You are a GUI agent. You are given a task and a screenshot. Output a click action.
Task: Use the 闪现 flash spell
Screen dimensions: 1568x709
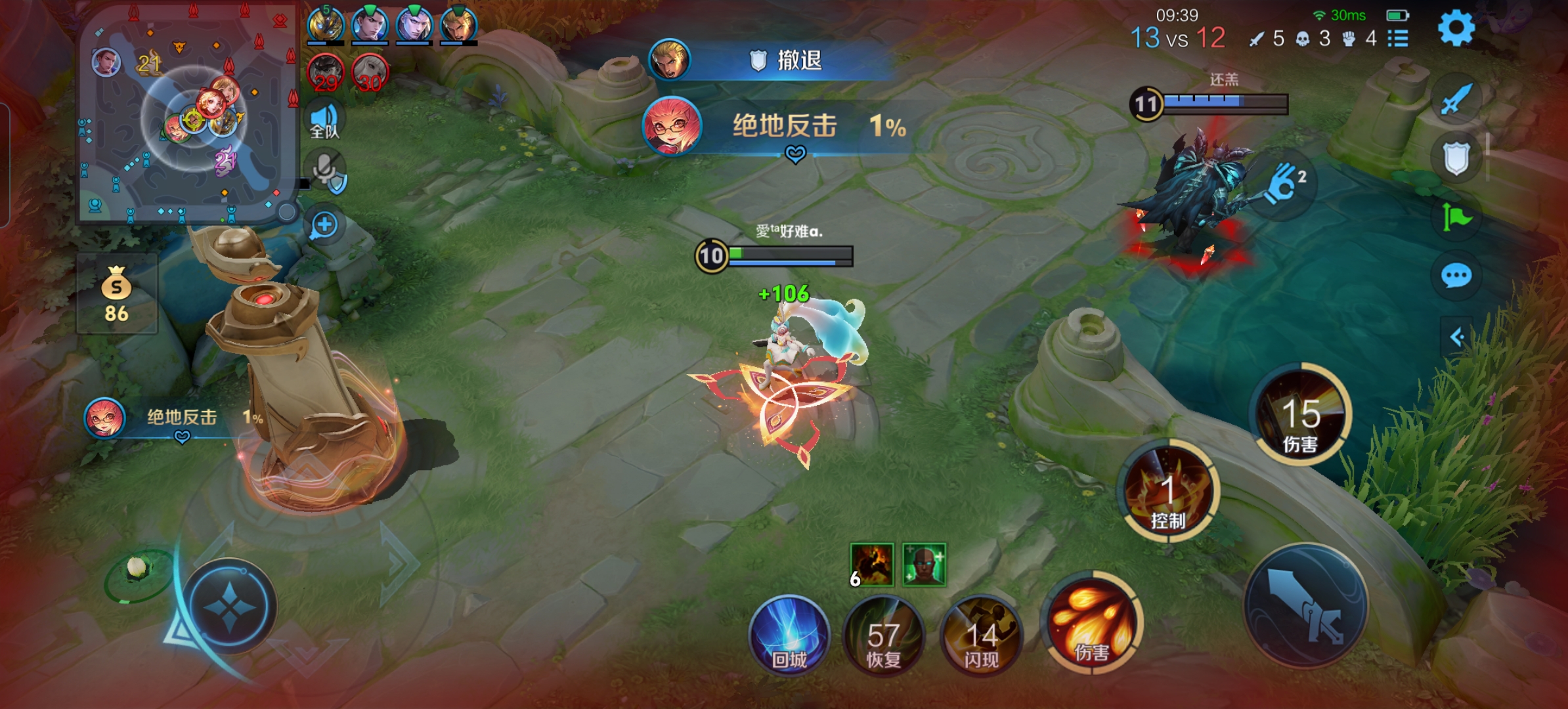(981, 635)
